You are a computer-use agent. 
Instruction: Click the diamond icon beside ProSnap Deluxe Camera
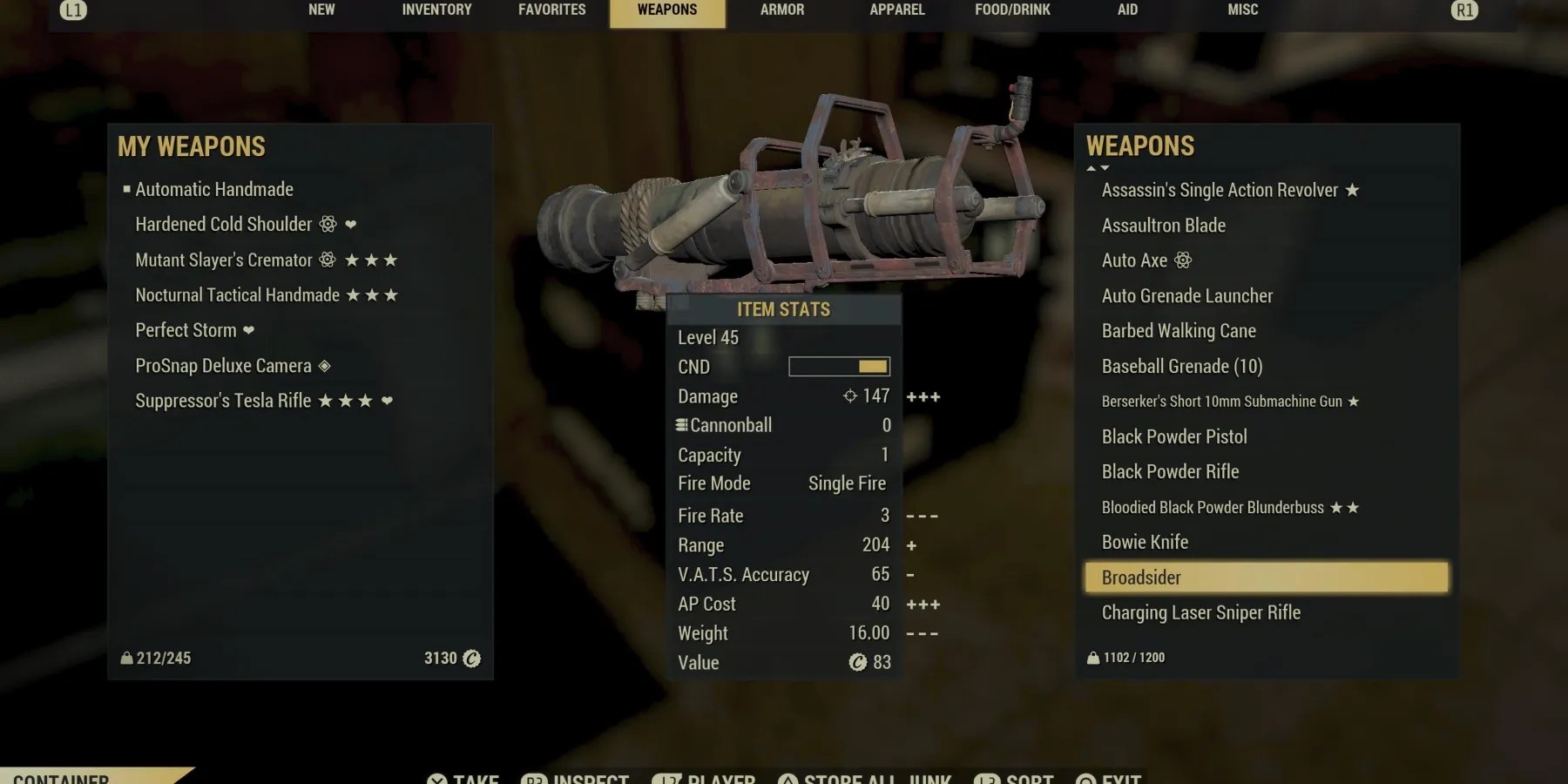326,366
